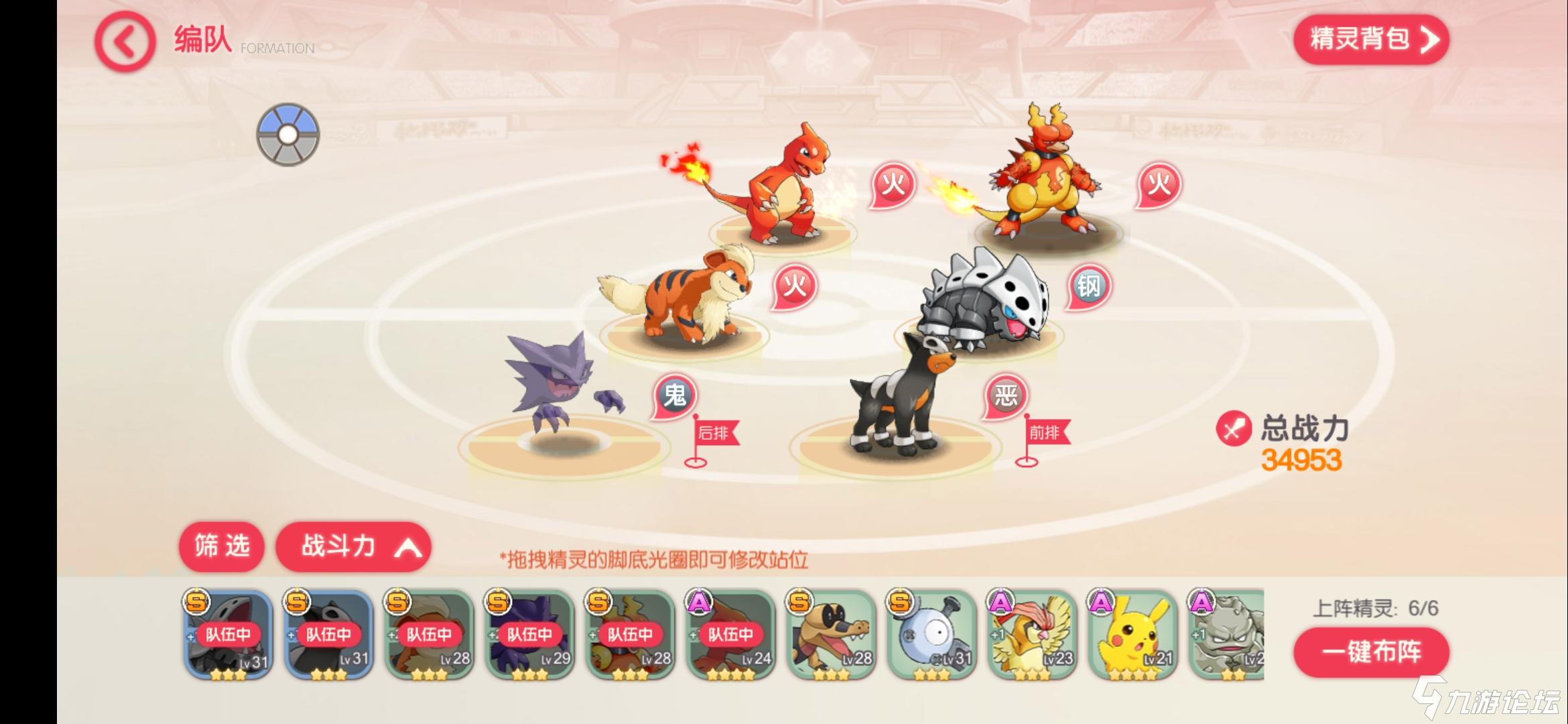Viewport: 1568px width, 724px height.
Task: Select the Magnemite card in the roster
Action: coord(931,635)
